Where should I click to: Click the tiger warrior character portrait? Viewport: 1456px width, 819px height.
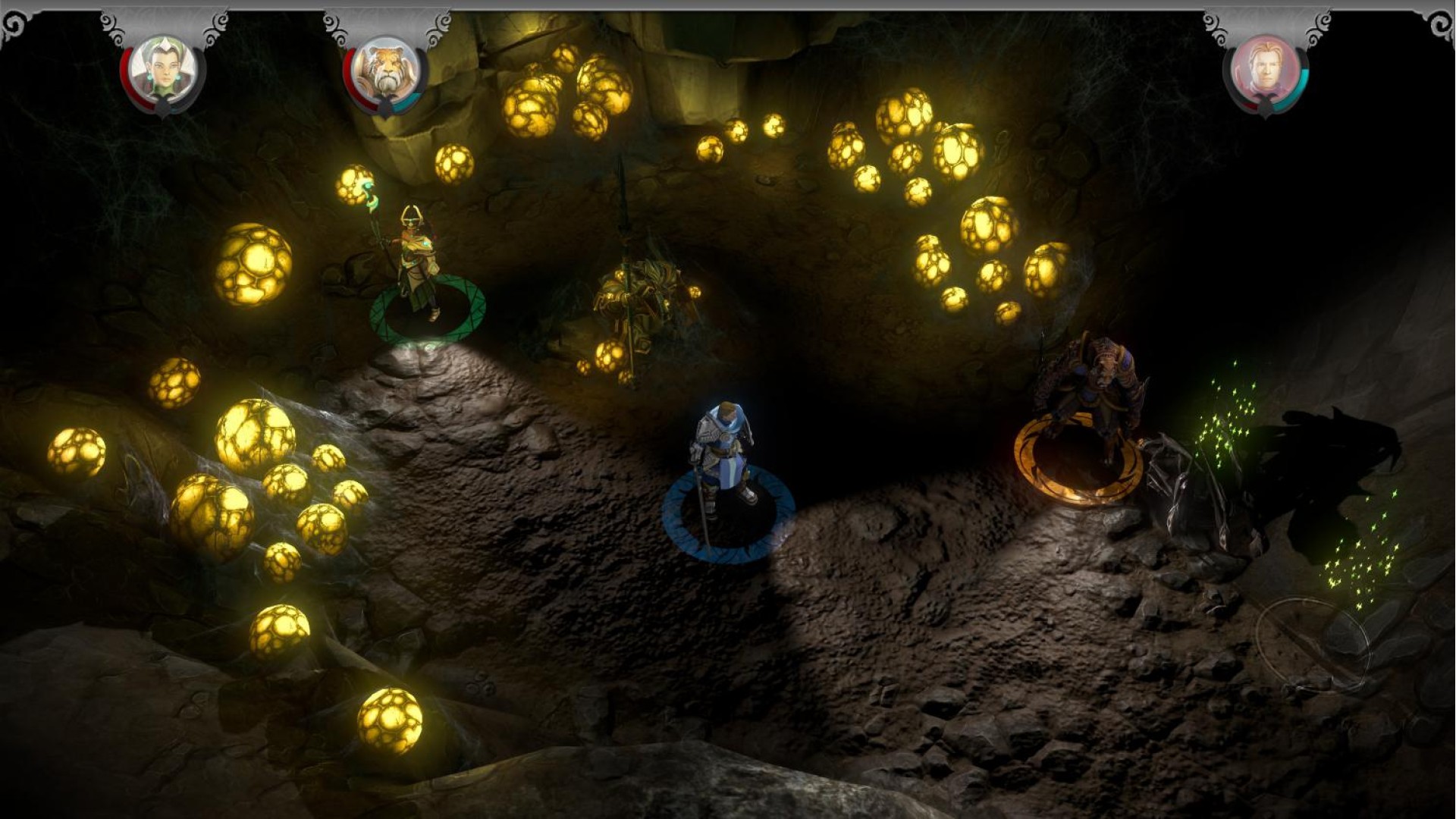[x=386, y=71]
